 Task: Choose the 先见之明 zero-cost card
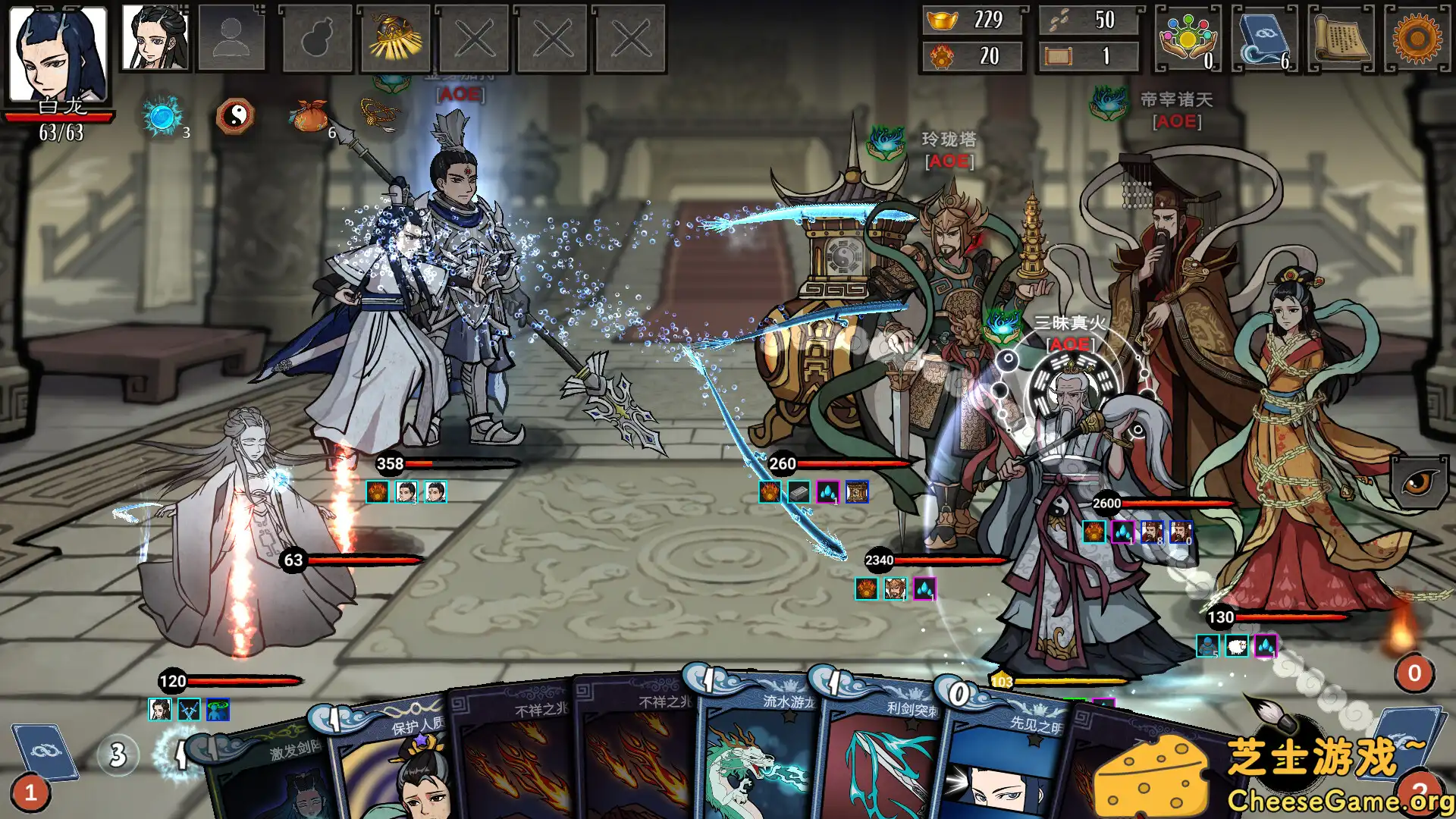point(1001,766)
